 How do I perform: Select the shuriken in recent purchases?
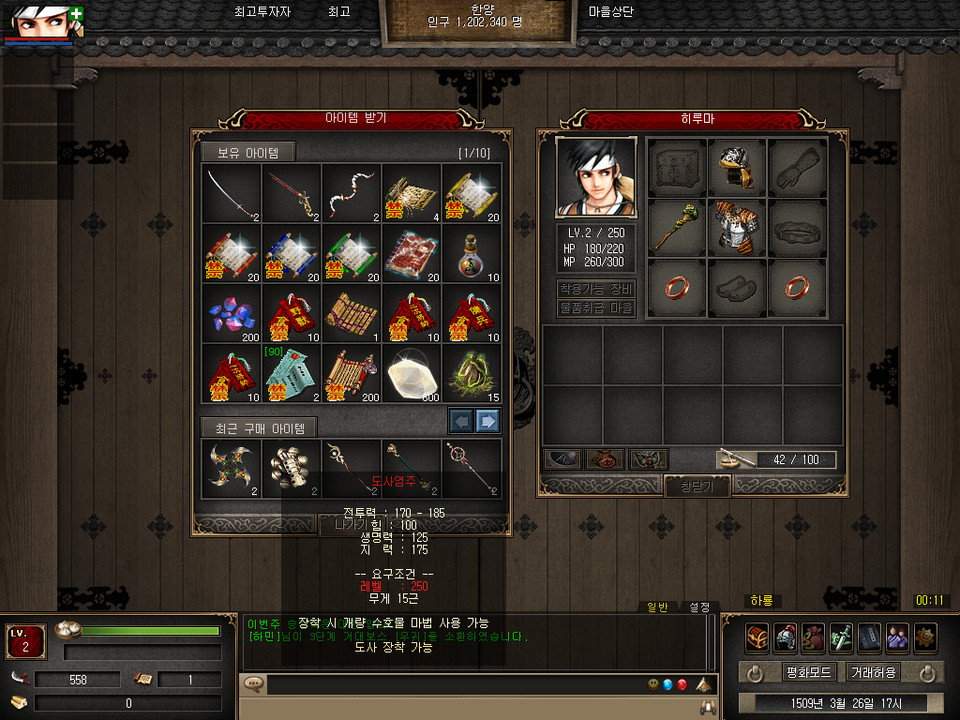[231, 467]
